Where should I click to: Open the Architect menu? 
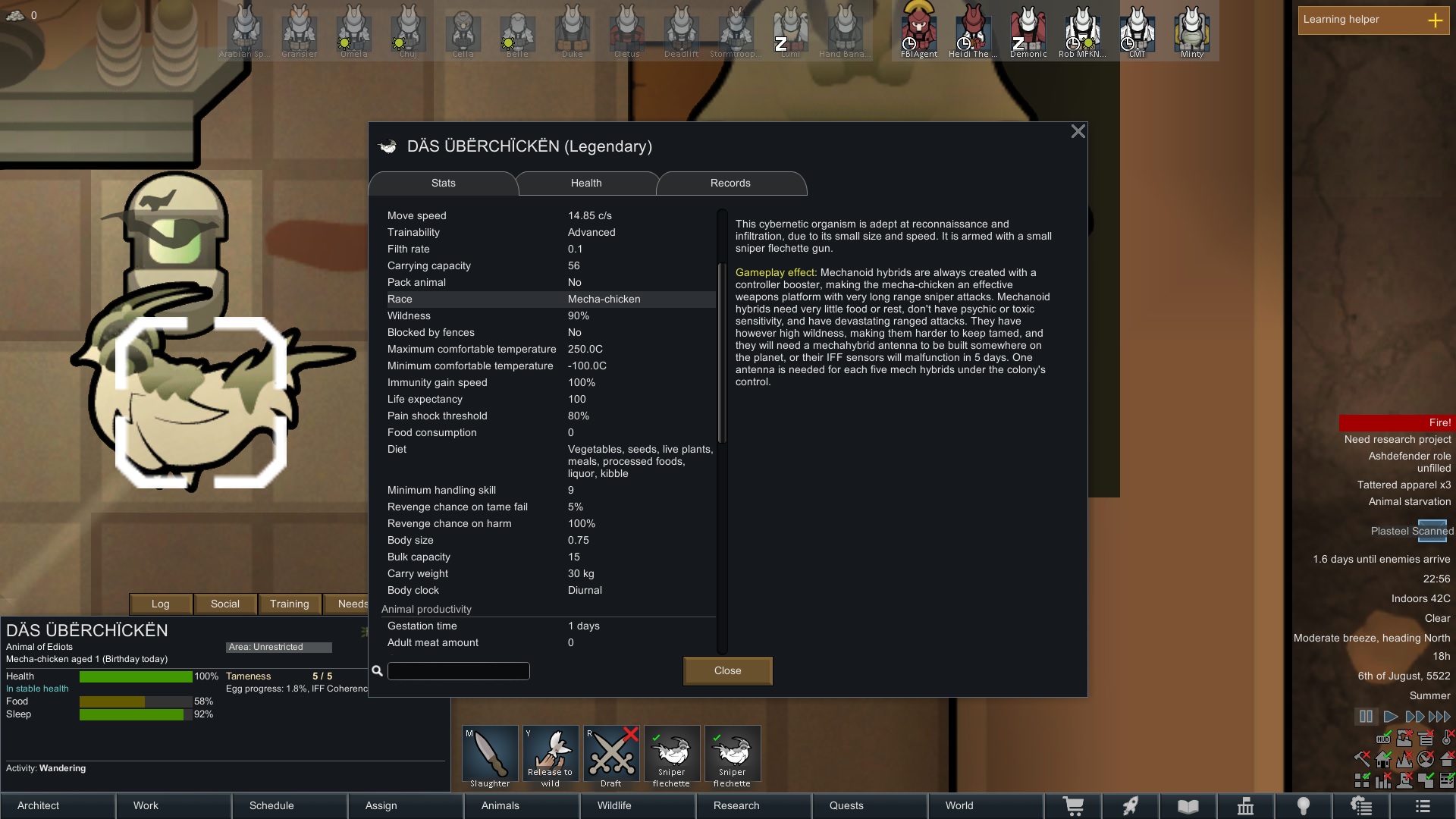click(x=37, y=805)
